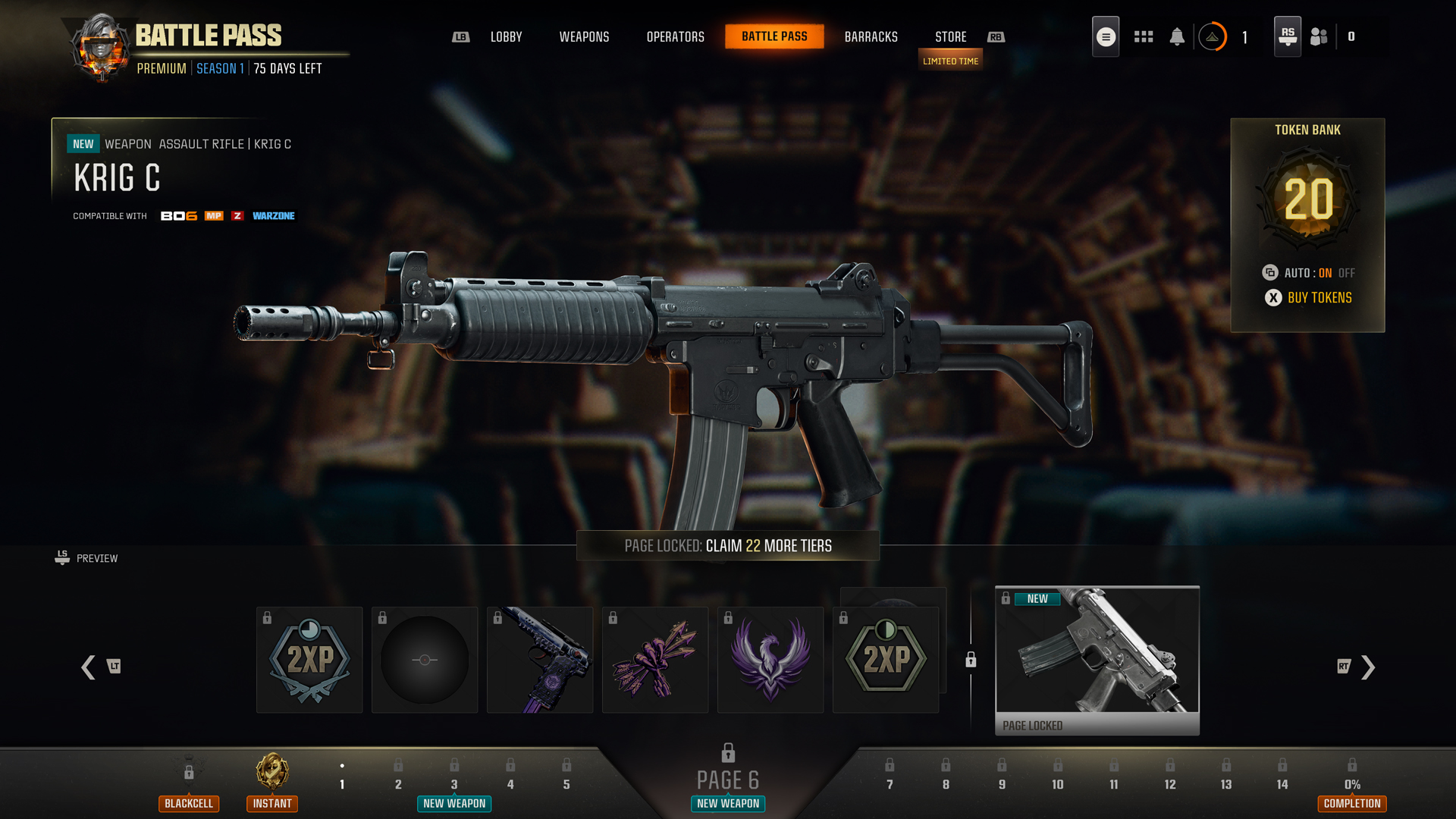1456x819 pixels.
Task: Choose the purple phoenix emblem reward
Action: tap(770, 660)
